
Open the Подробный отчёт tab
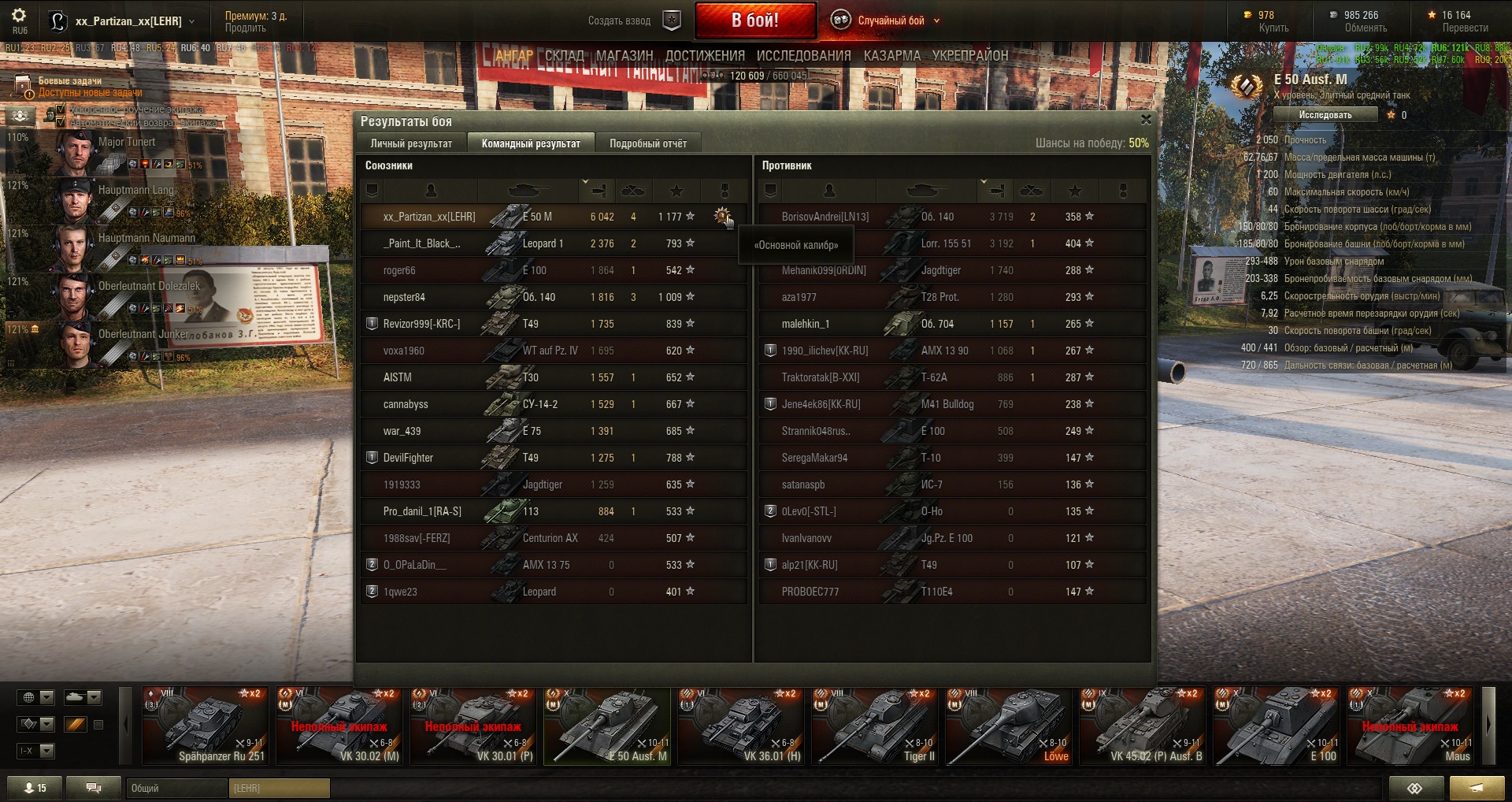point(647,143)
